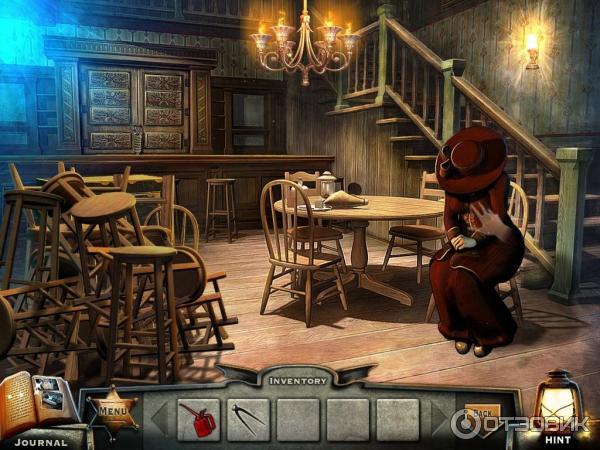The width and height of the screenshot is (600, 450).
Task: Select the red oil can item
Action: [x=198, y=418]
